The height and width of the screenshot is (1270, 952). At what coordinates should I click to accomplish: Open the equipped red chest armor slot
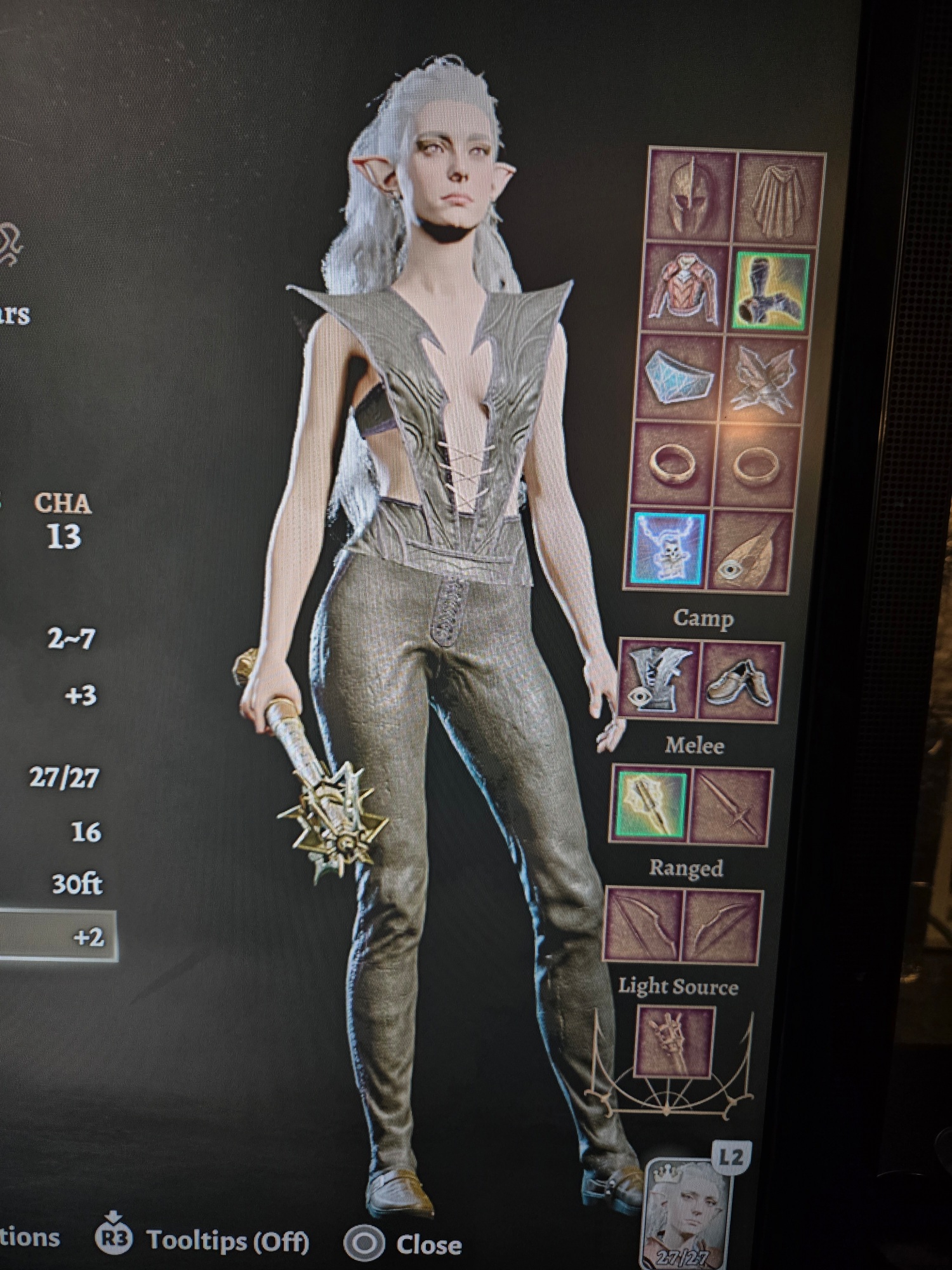click(684, 288)
